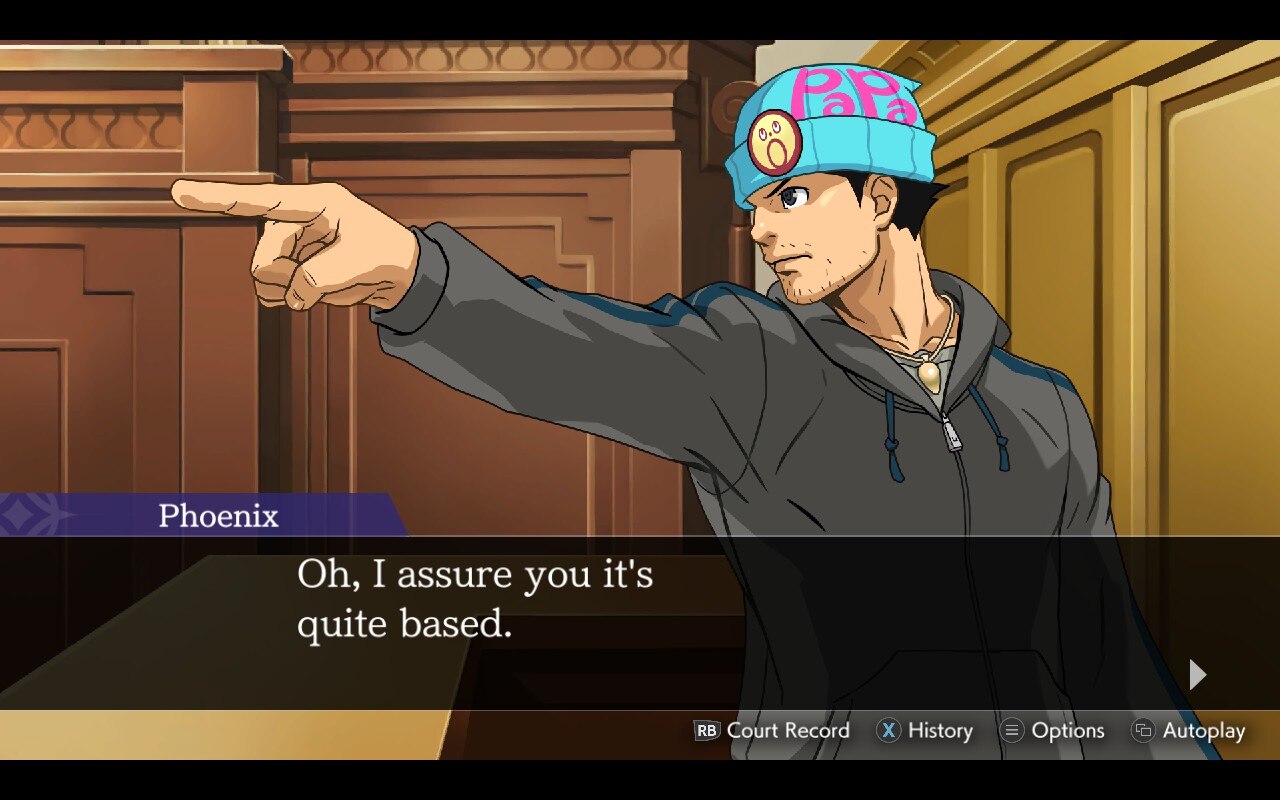Open the Court Record
Screen dimensions: 1280x800
point(772,731)
